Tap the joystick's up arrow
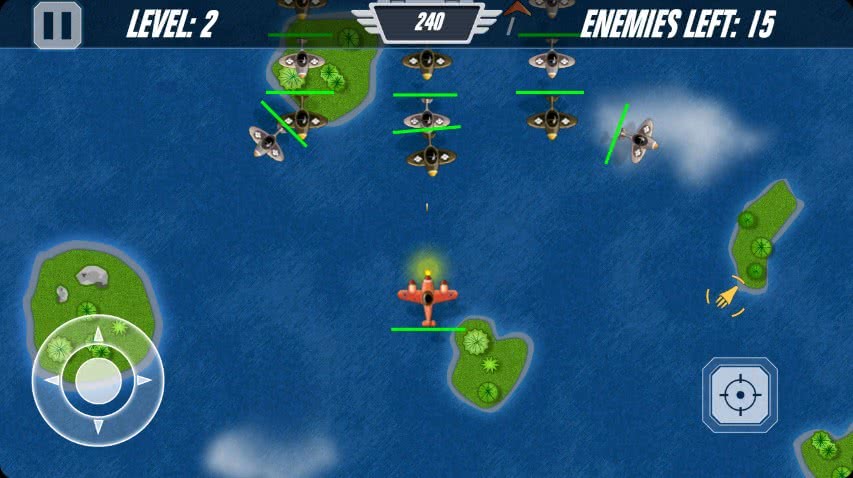Screen dimensions: 853x478 (x=98, y=335)
